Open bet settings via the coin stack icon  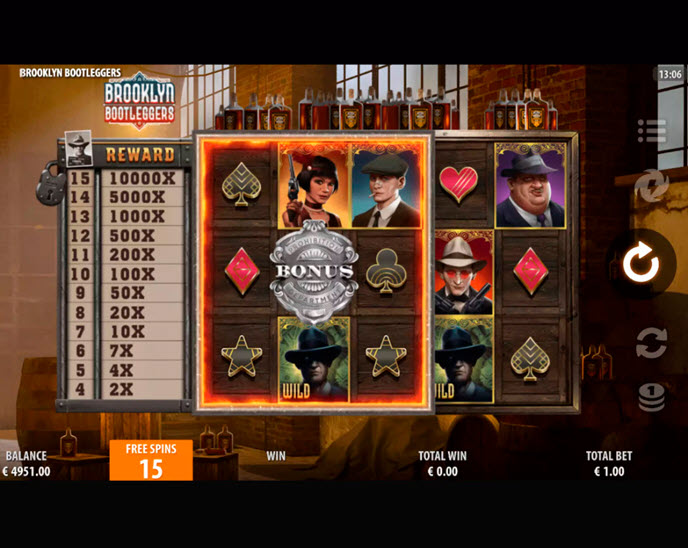[x=651, y=397]
